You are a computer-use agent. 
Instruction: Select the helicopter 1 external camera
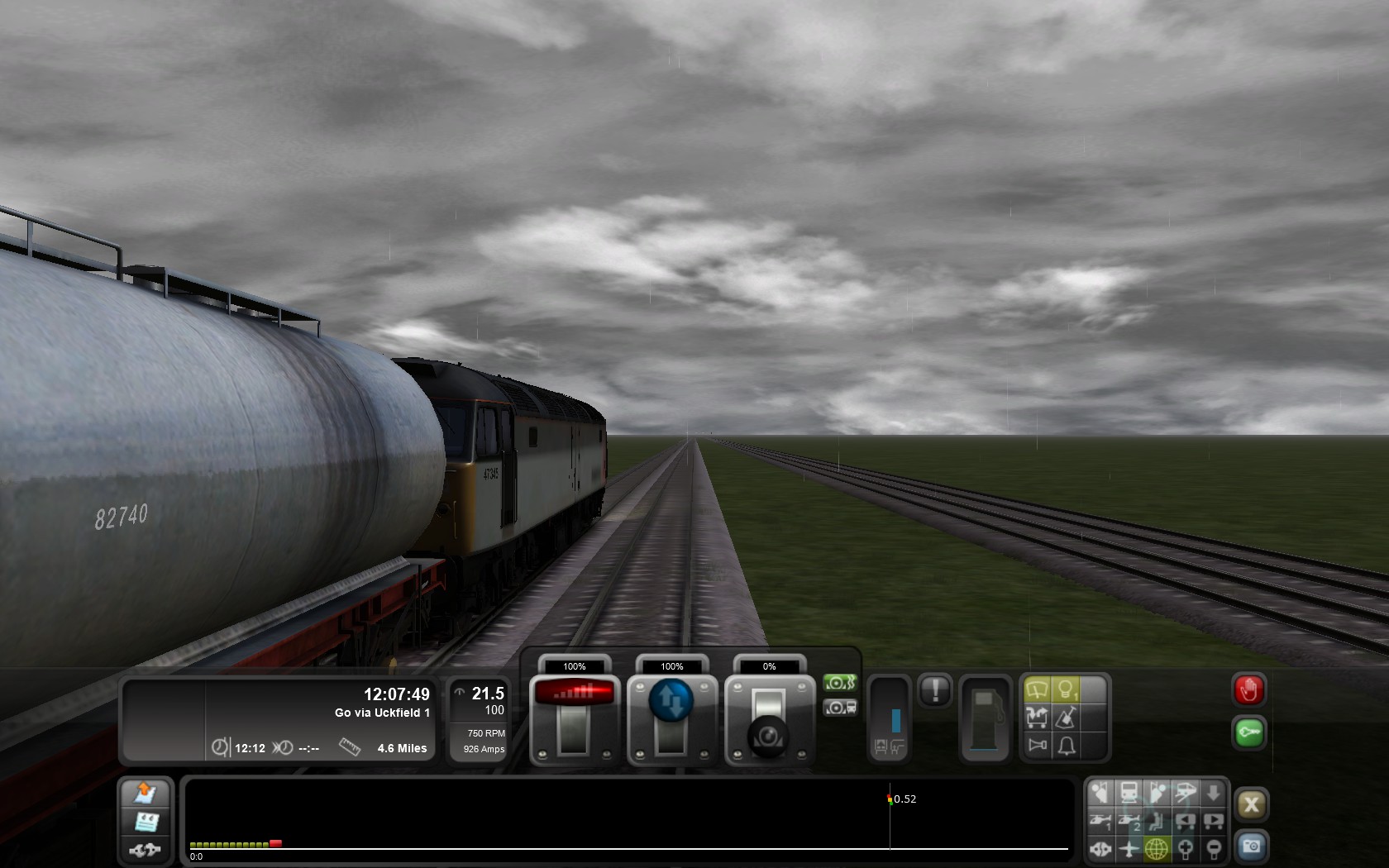pyautogui.click(x=1100, y=822)
